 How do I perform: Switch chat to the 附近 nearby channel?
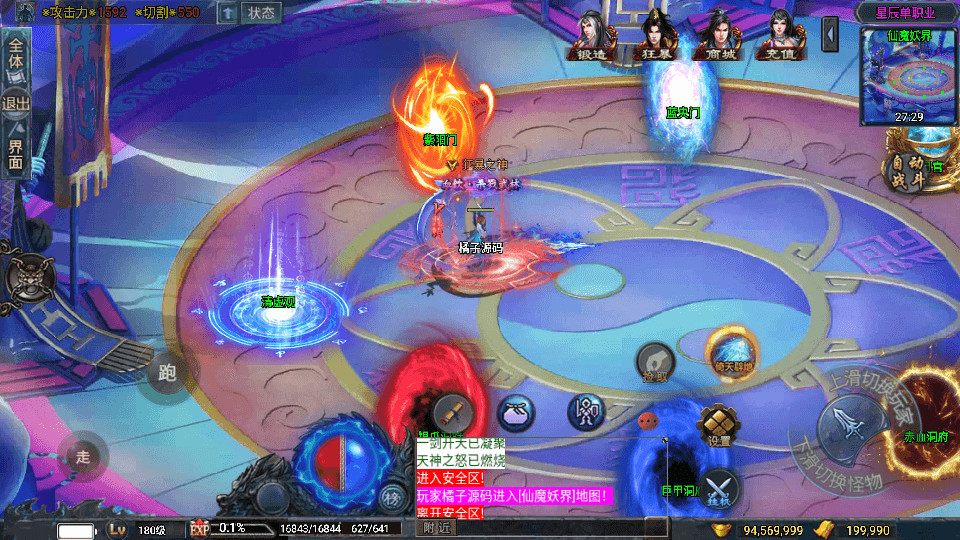(436, 527)
